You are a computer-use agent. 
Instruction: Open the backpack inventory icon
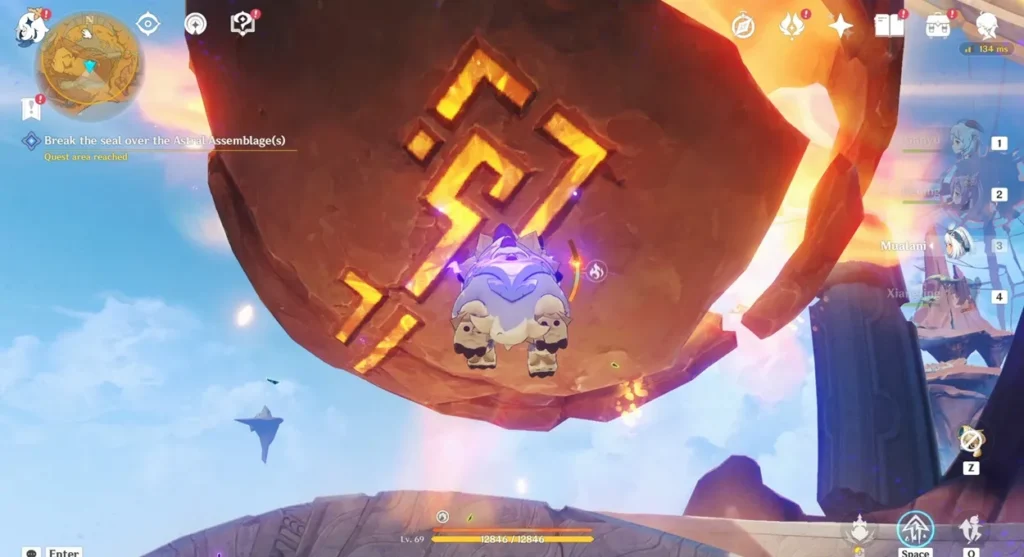(x=938, y=26)
